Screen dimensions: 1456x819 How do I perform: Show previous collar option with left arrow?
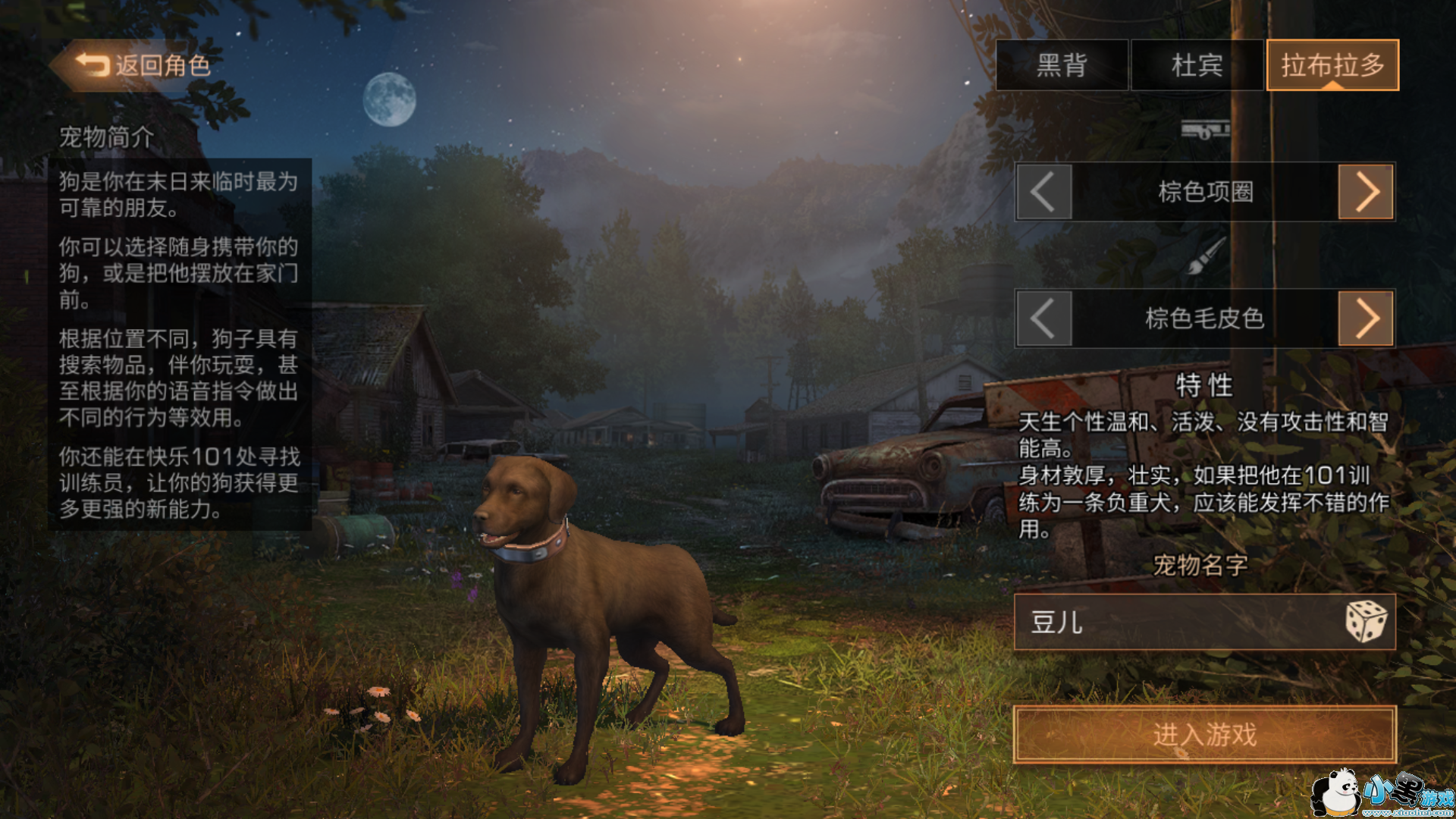click(x=1043, y=192)
